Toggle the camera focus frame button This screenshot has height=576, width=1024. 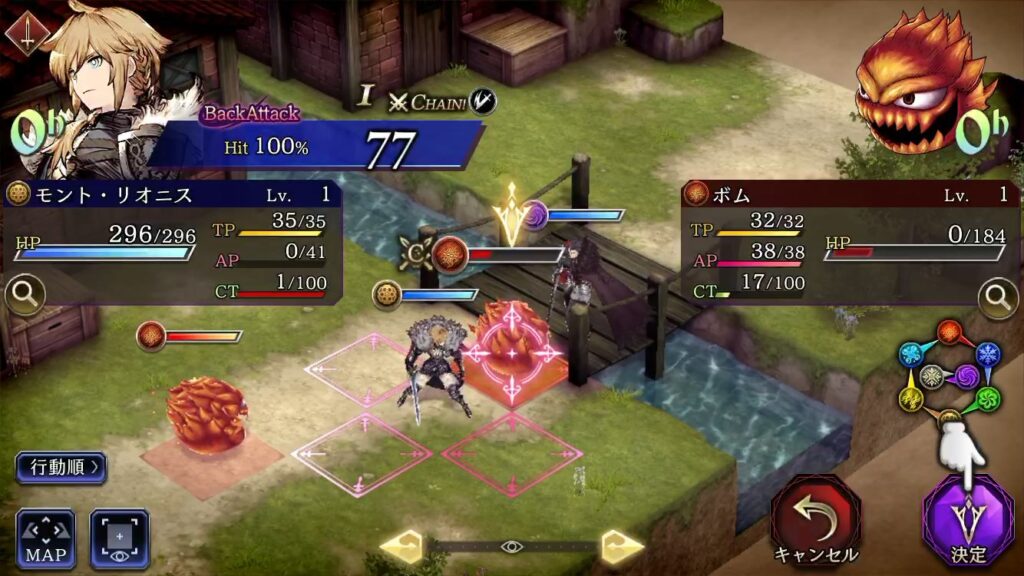pyautogui.click(x=120, y=539)
